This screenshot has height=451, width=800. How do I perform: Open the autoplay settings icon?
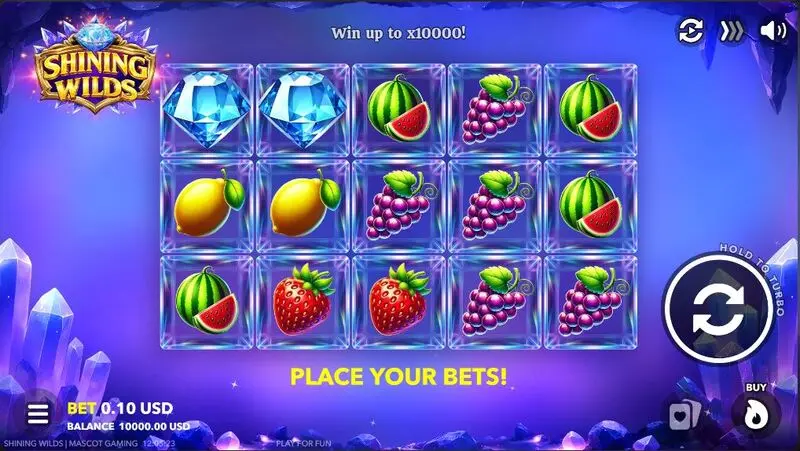690,31
